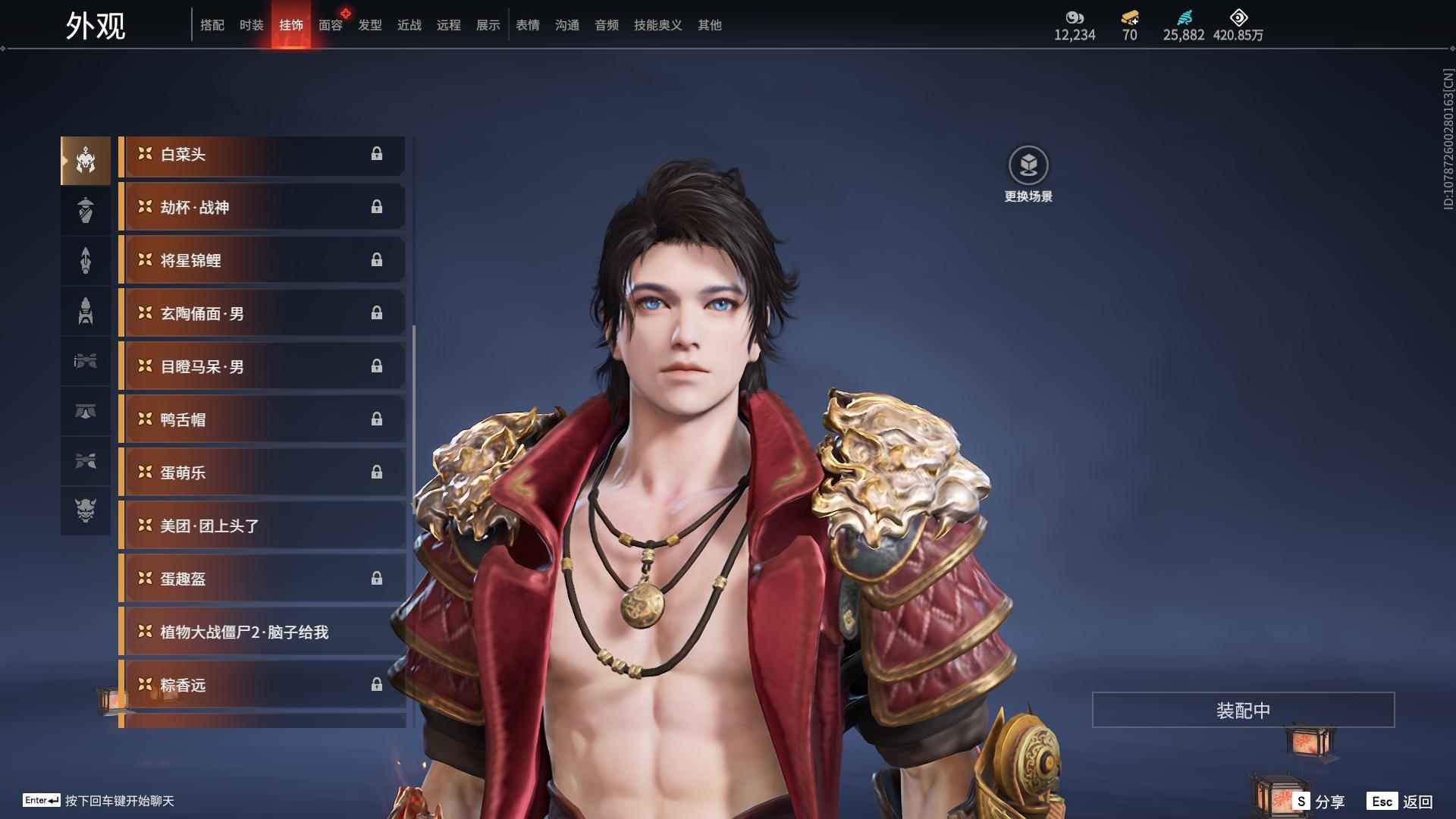Show the 表情 emotes tab

[x=527, y=25]
